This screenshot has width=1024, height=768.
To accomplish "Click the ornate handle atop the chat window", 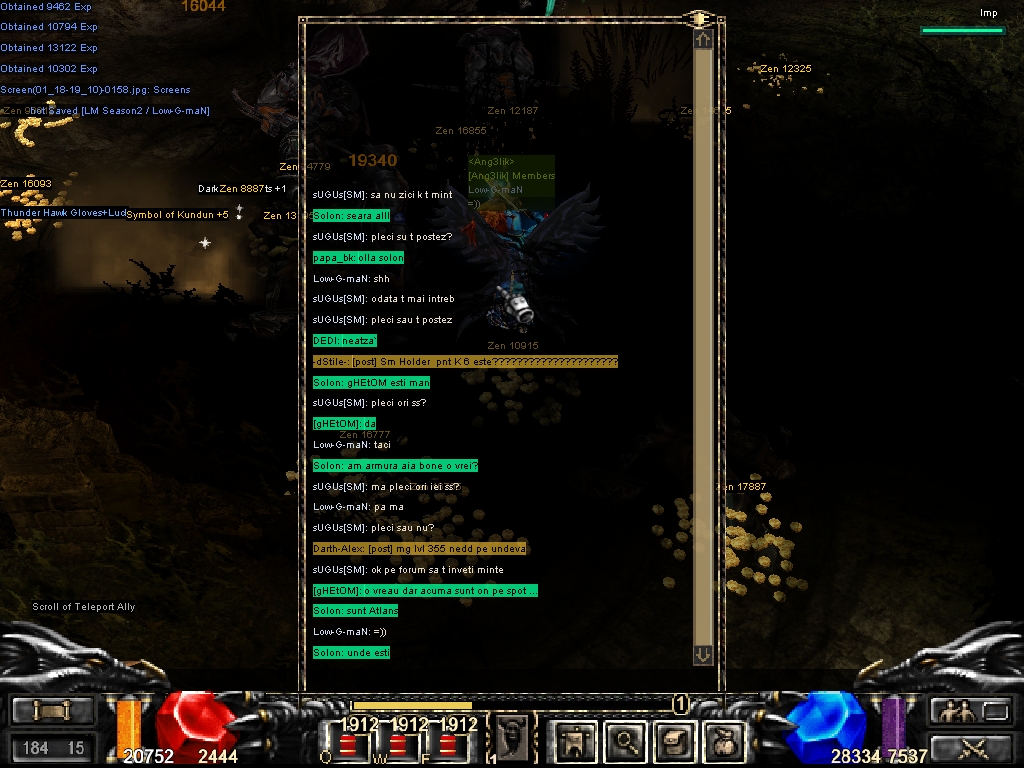I will pyautogui.click(x=698, y=19).
